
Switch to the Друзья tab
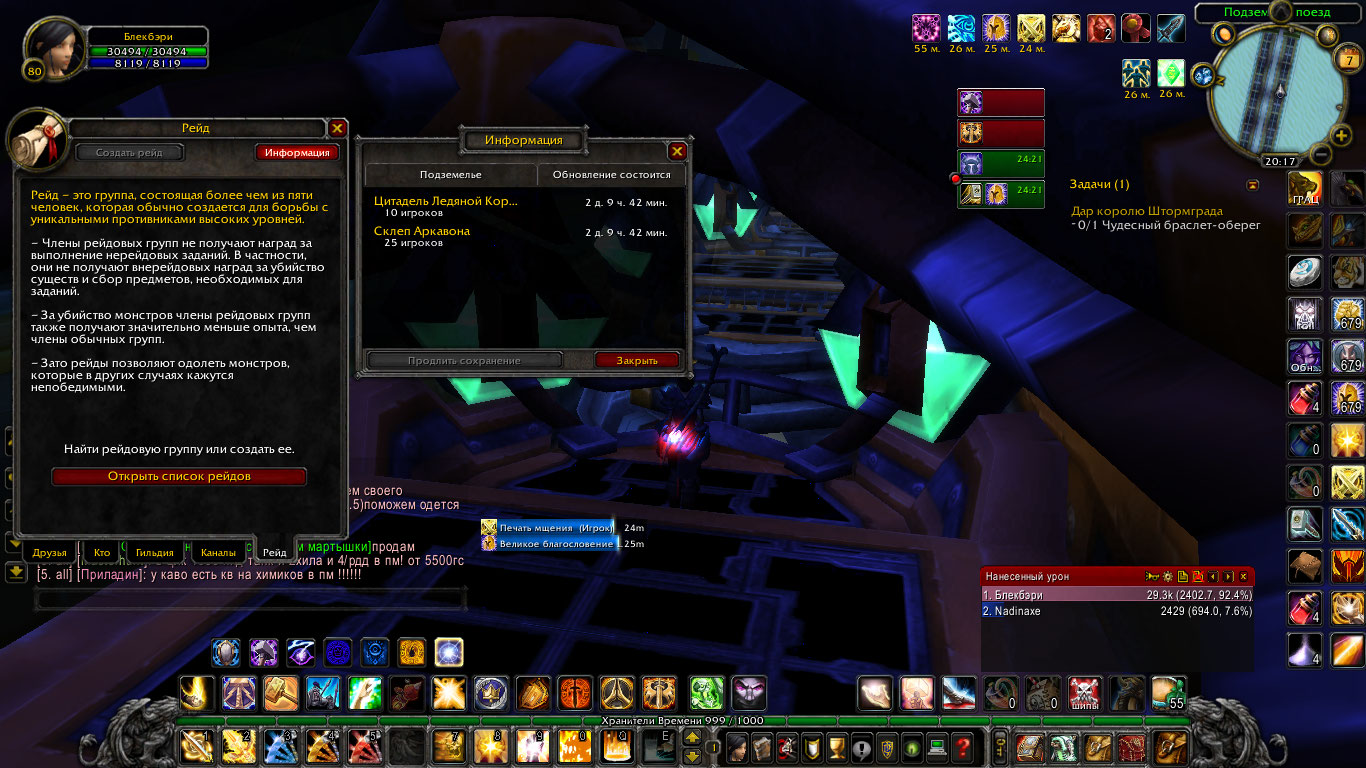(x=49, y=552)
